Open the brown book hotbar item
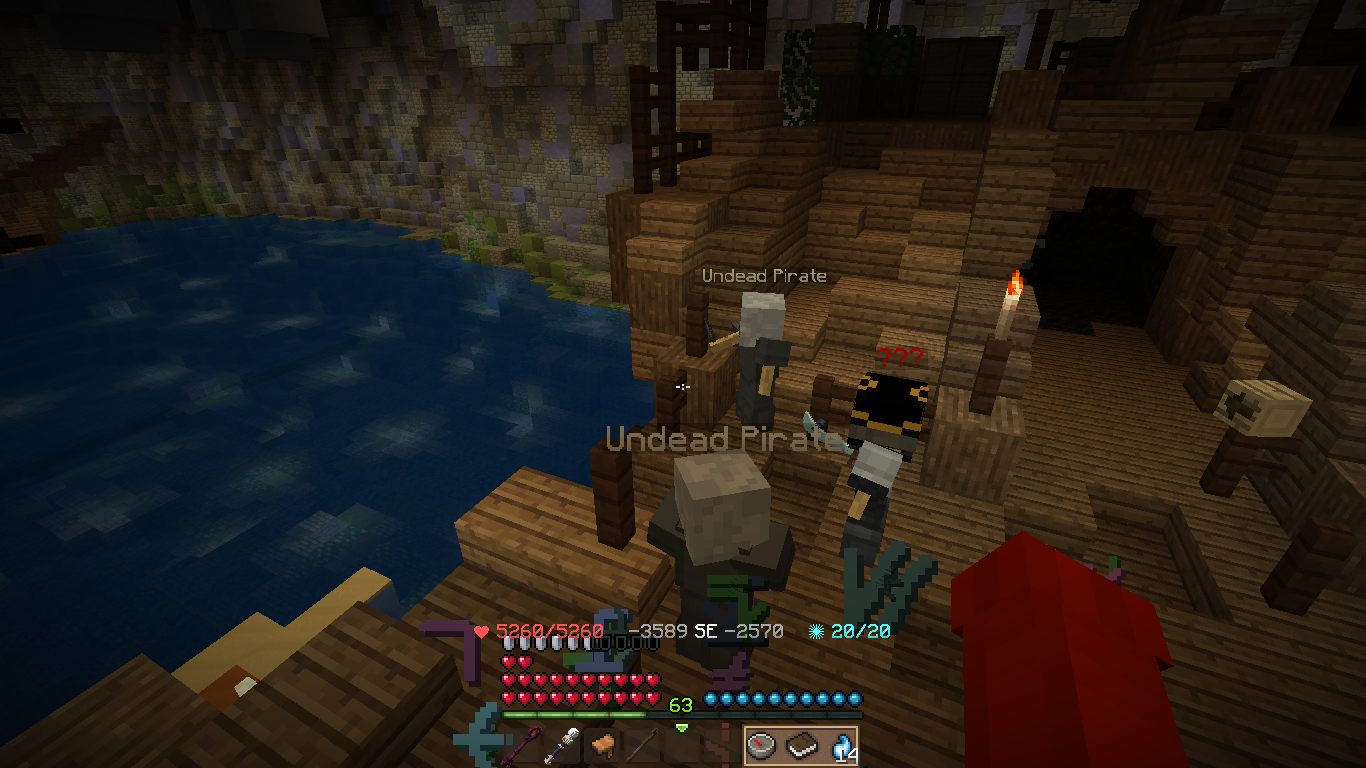The image size is (1366, 768). 801,745
